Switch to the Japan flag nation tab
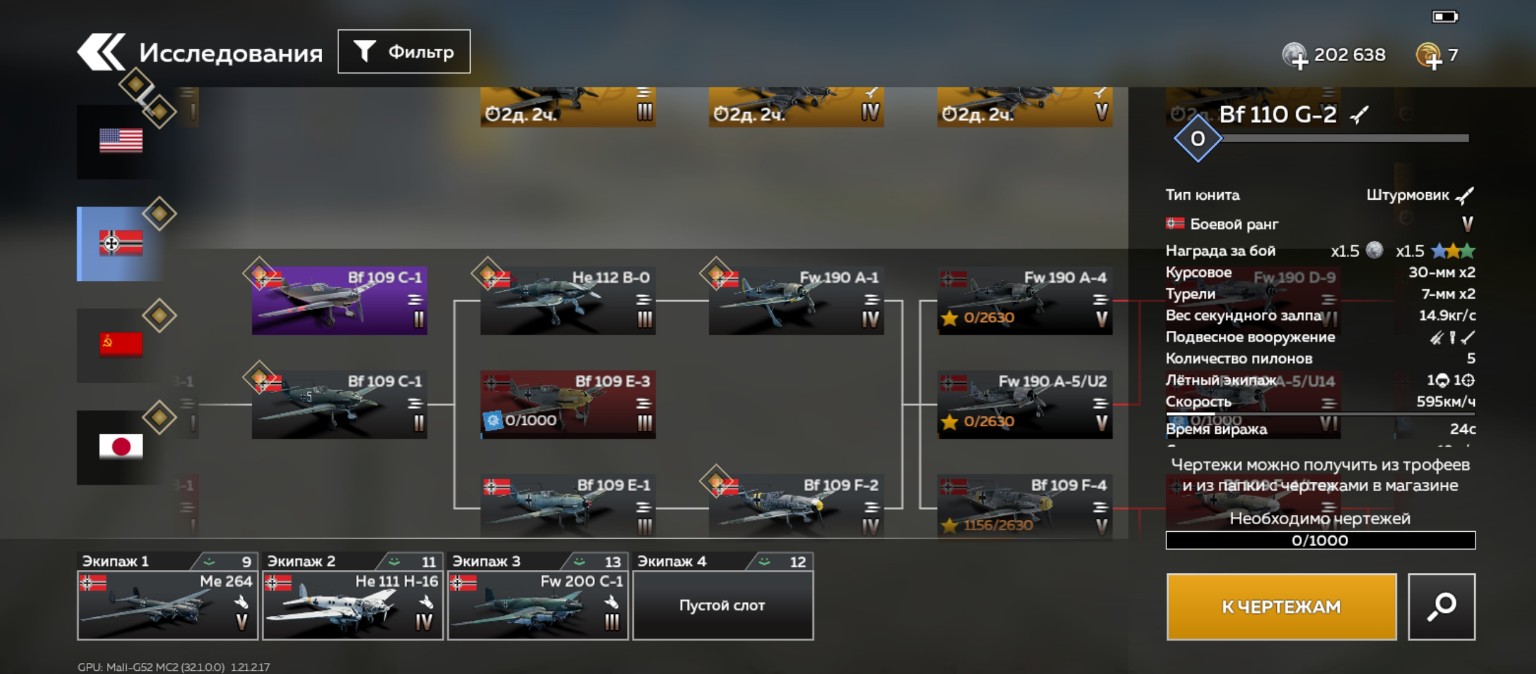 (x=120, y=447)
